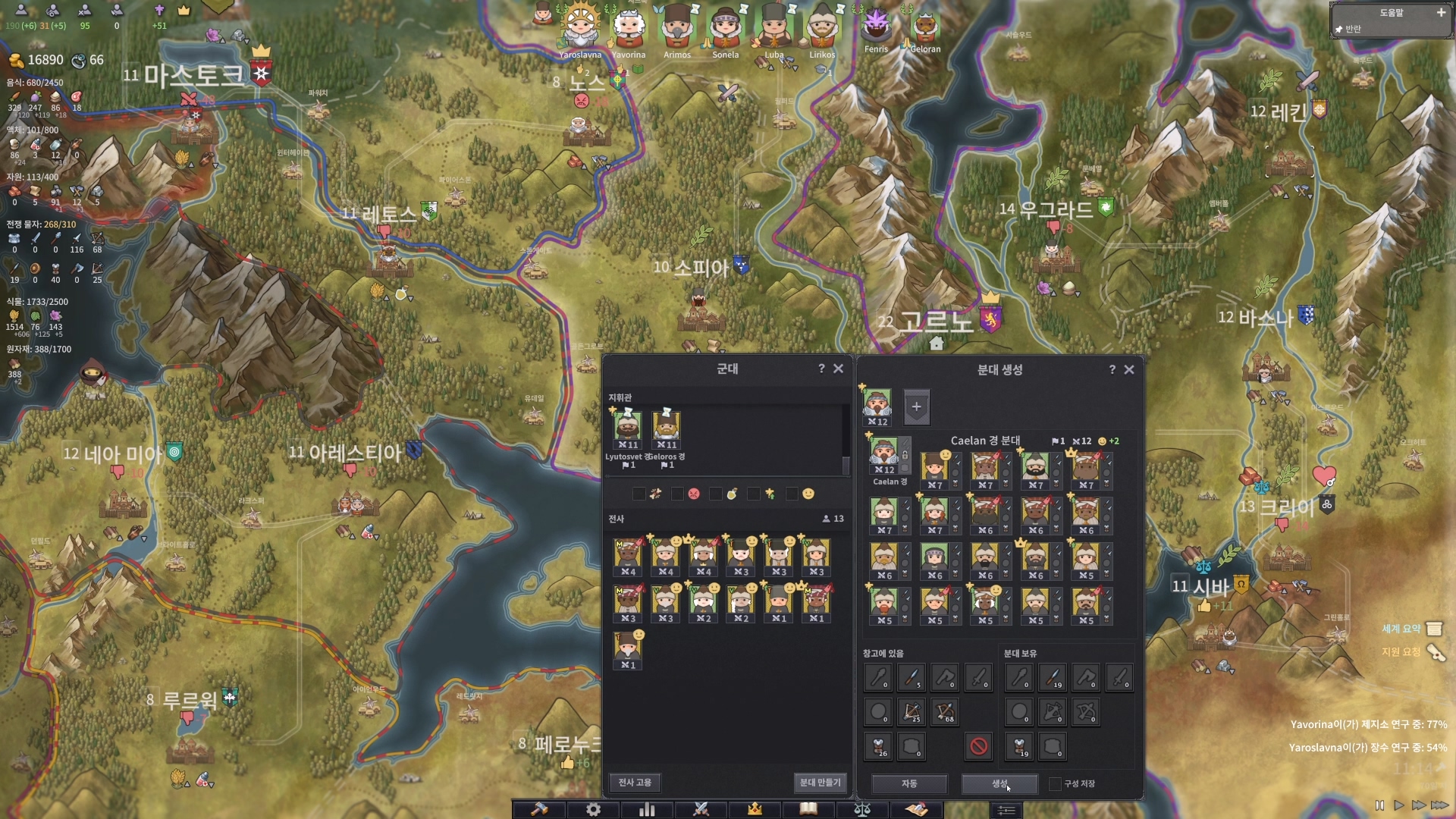Click the 생성 create button
Viewport: 1456px width, 819px height.
[x=999, y=783]
